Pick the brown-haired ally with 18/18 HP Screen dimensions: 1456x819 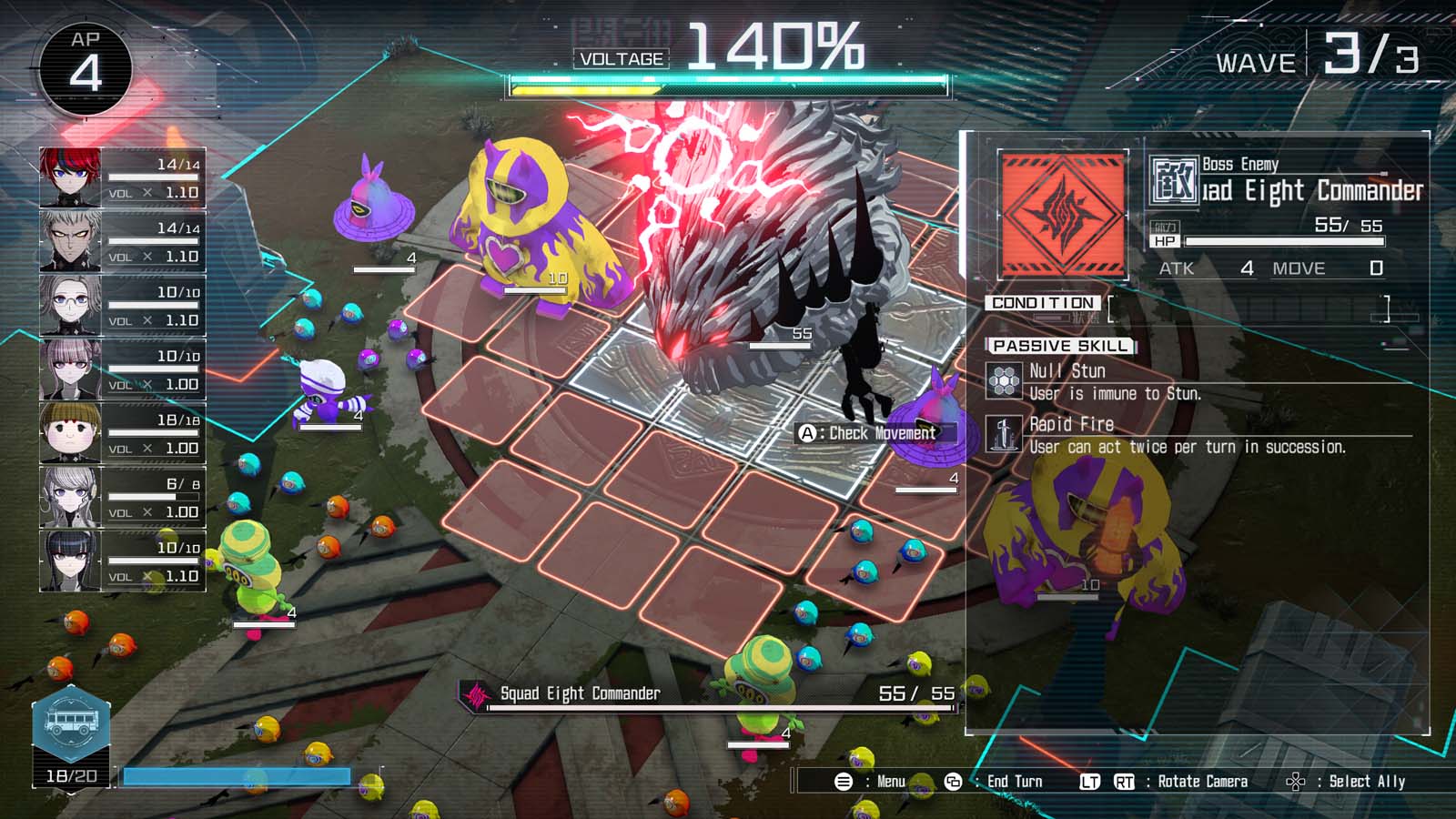tap(71, 432)
